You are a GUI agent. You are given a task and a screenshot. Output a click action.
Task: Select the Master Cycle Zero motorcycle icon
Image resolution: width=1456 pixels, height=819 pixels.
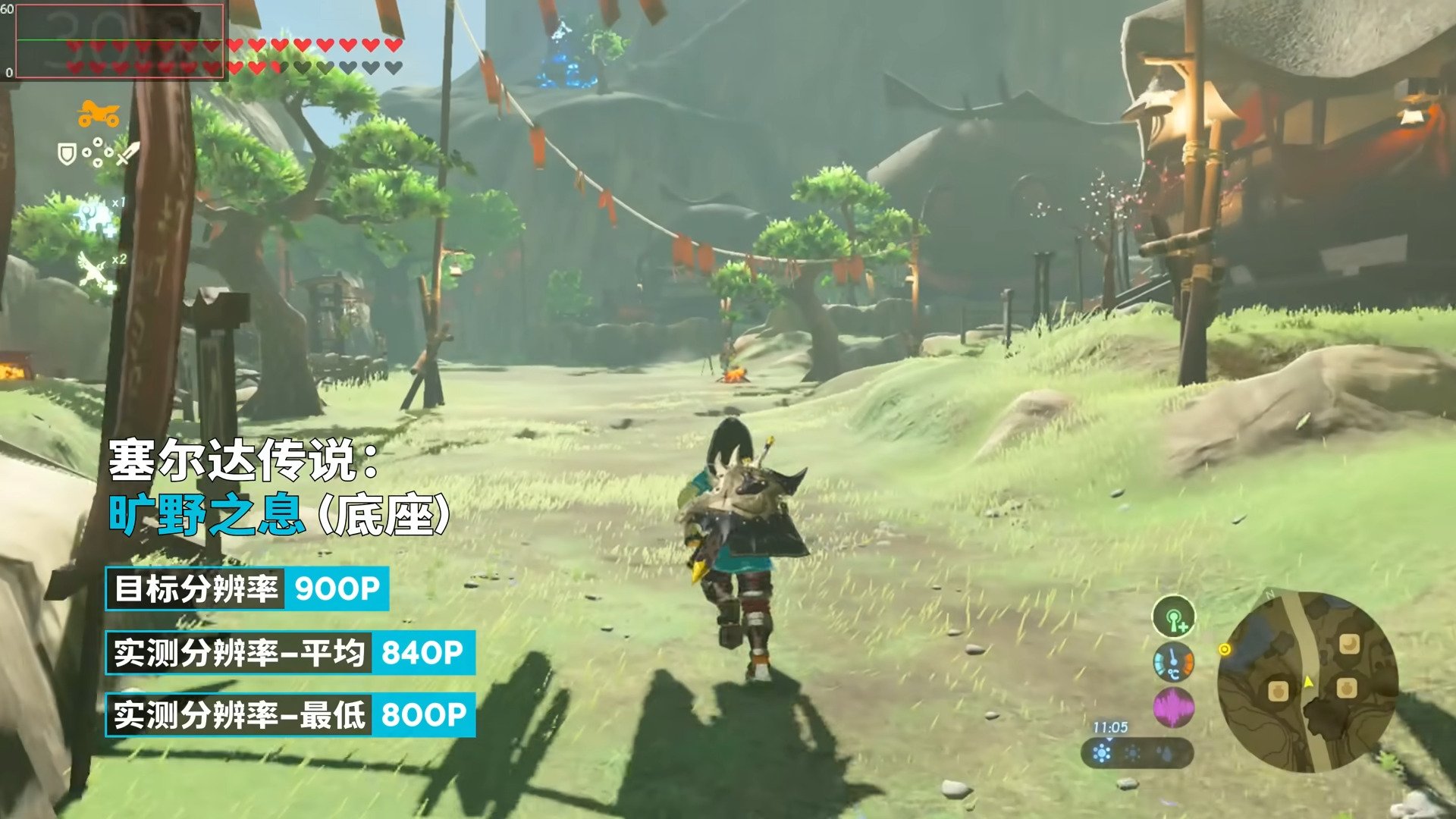tap(99, 113)
